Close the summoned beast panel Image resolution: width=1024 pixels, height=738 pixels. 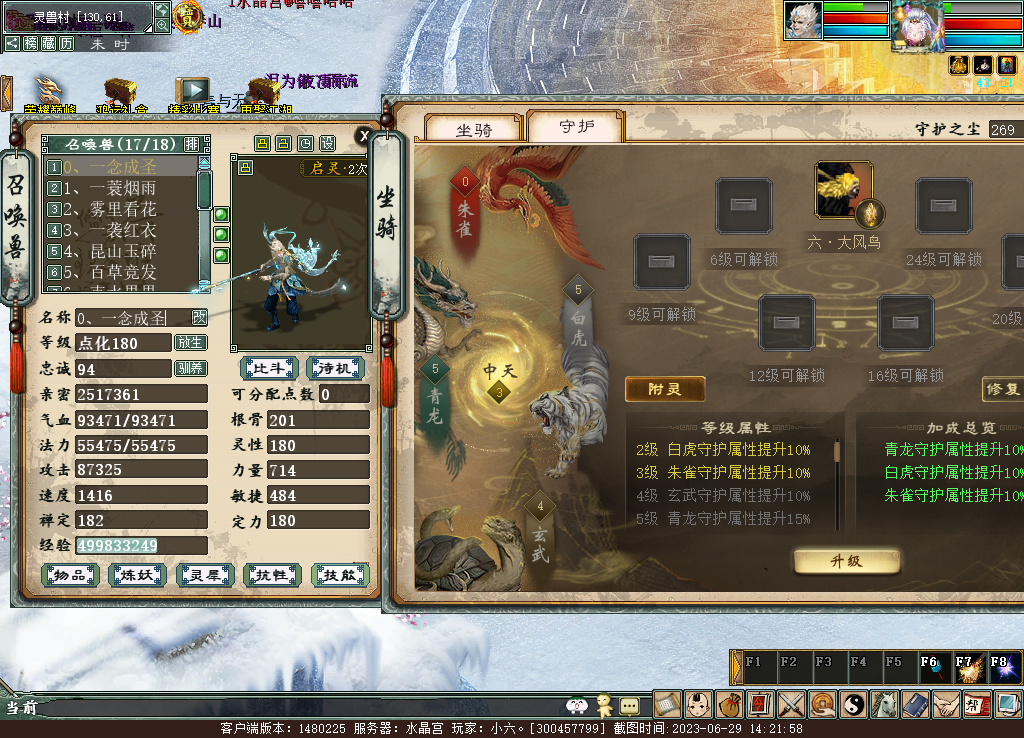pyautogui.click(x=365, y=136)
